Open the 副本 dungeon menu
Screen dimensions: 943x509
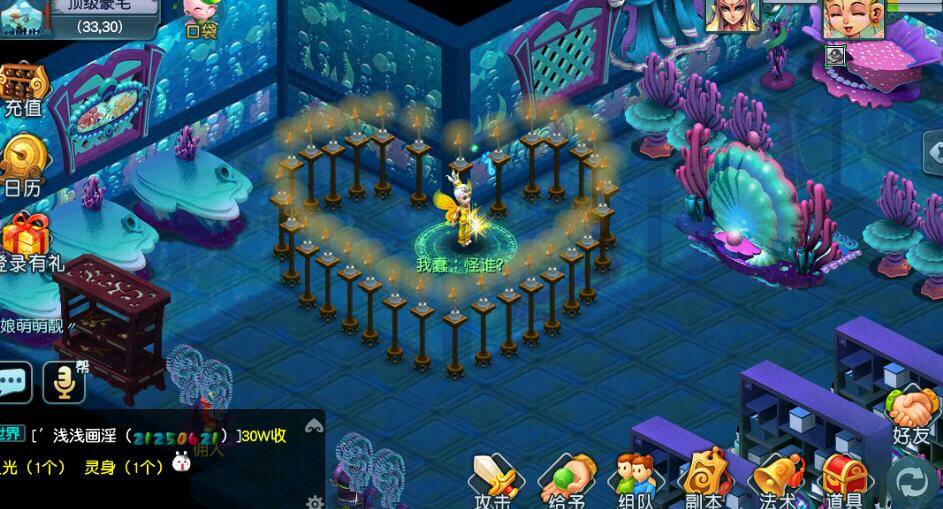click(705, 480)
